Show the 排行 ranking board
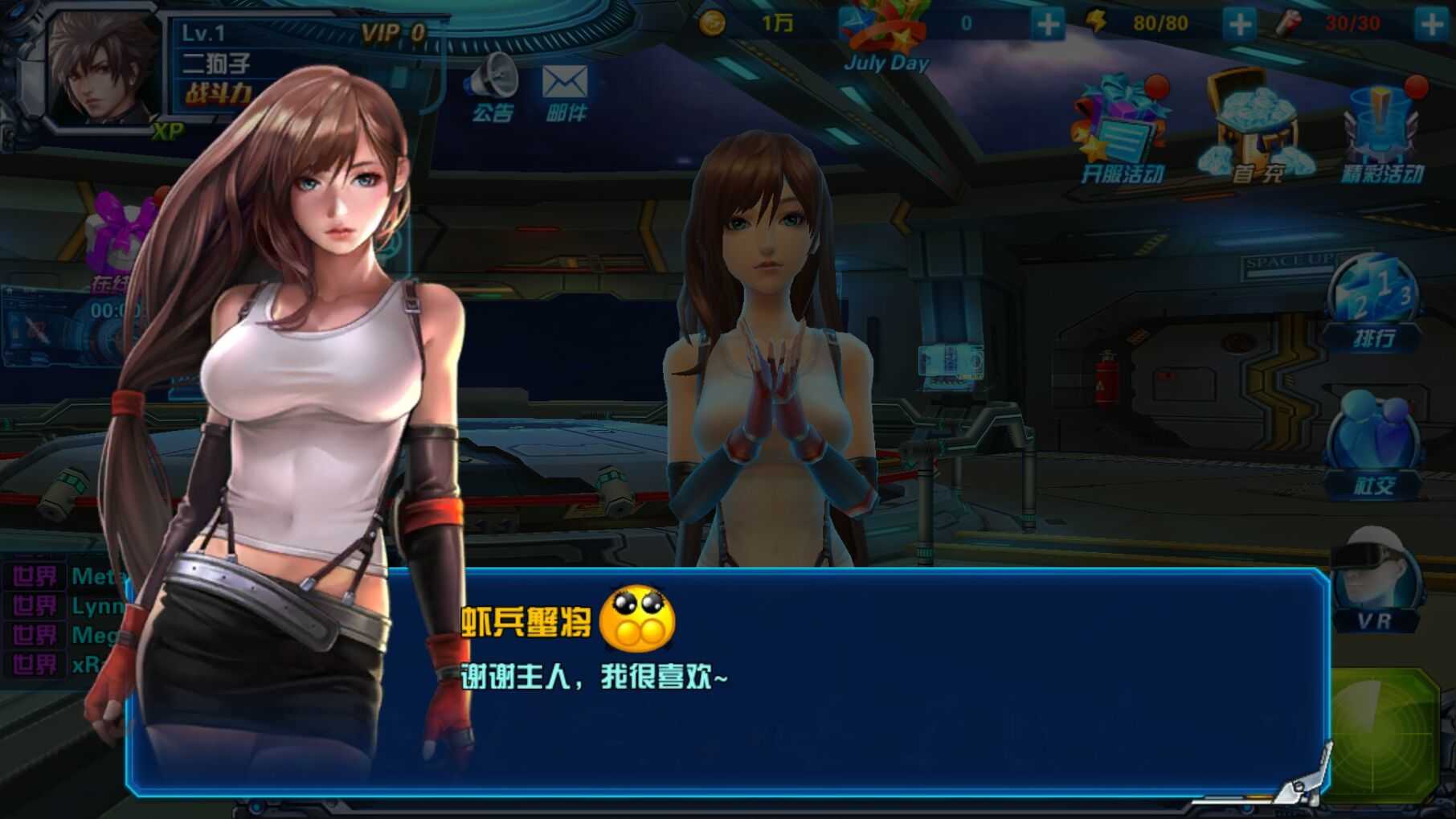 coord(1373,305)
